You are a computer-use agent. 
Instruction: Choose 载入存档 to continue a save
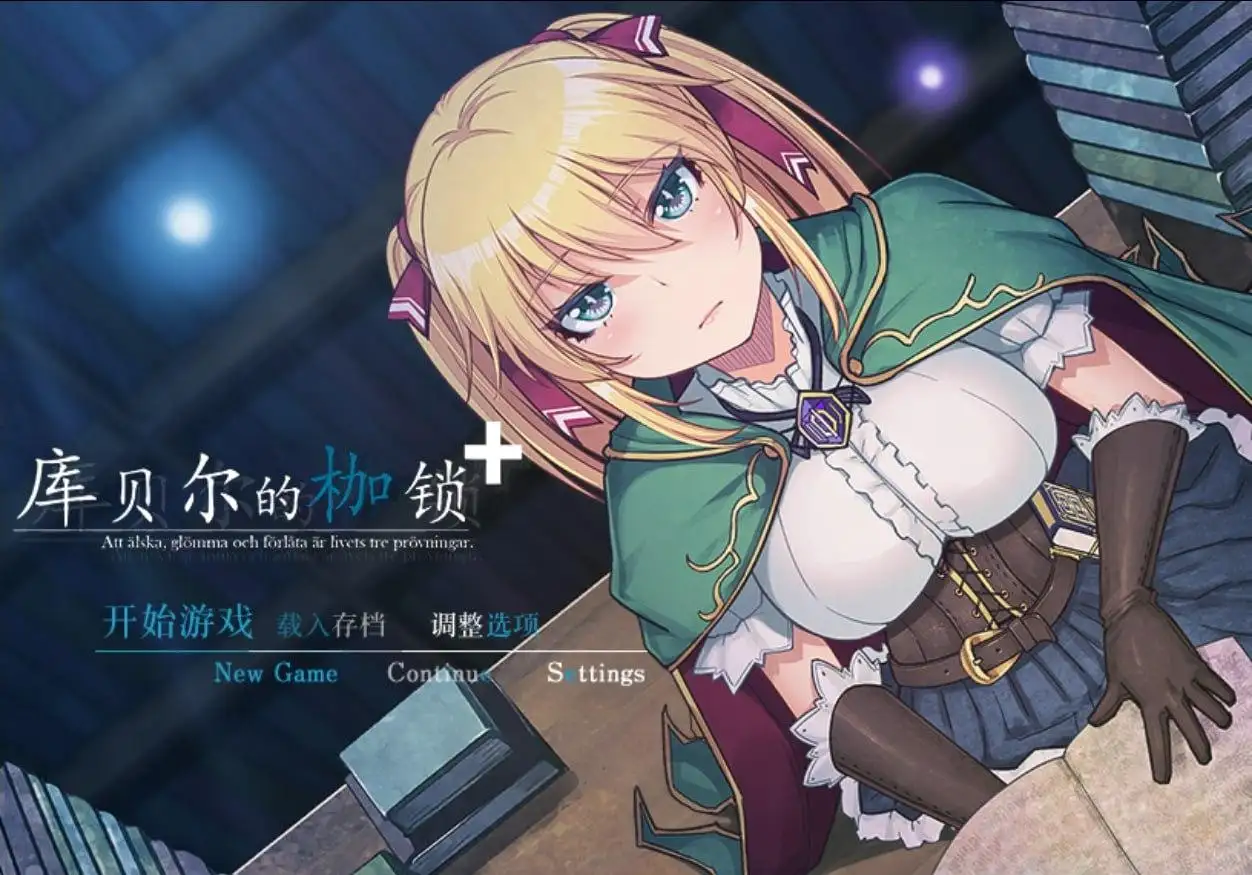331,625
